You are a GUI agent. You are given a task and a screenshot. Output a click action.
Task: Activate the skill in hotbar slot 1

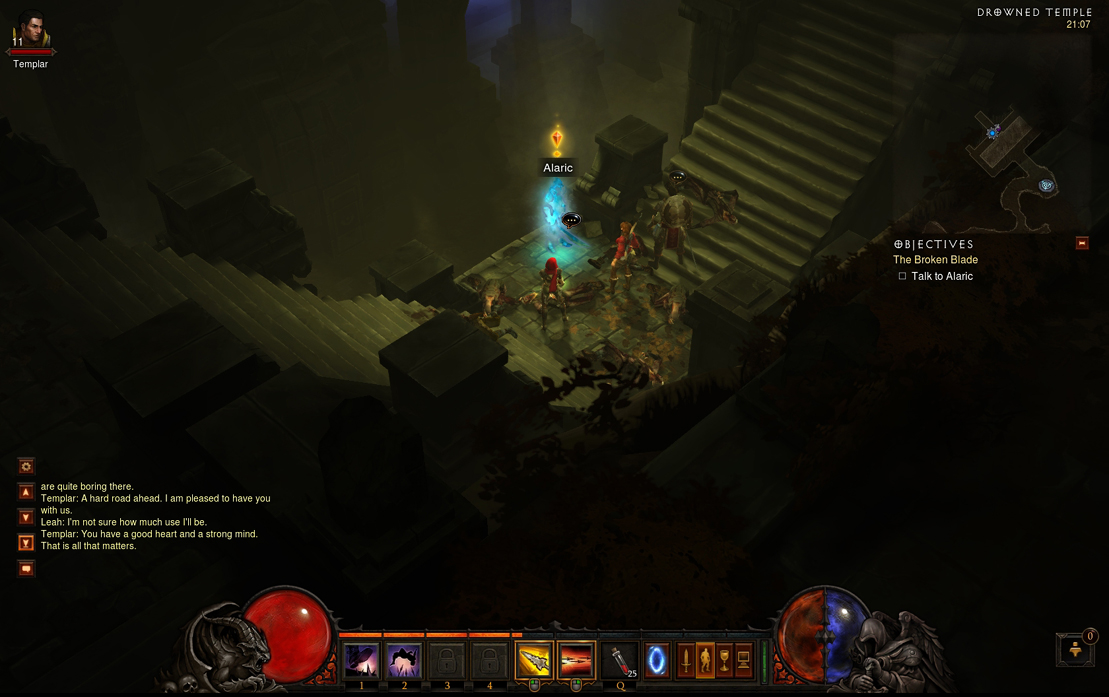pos(361,661)
